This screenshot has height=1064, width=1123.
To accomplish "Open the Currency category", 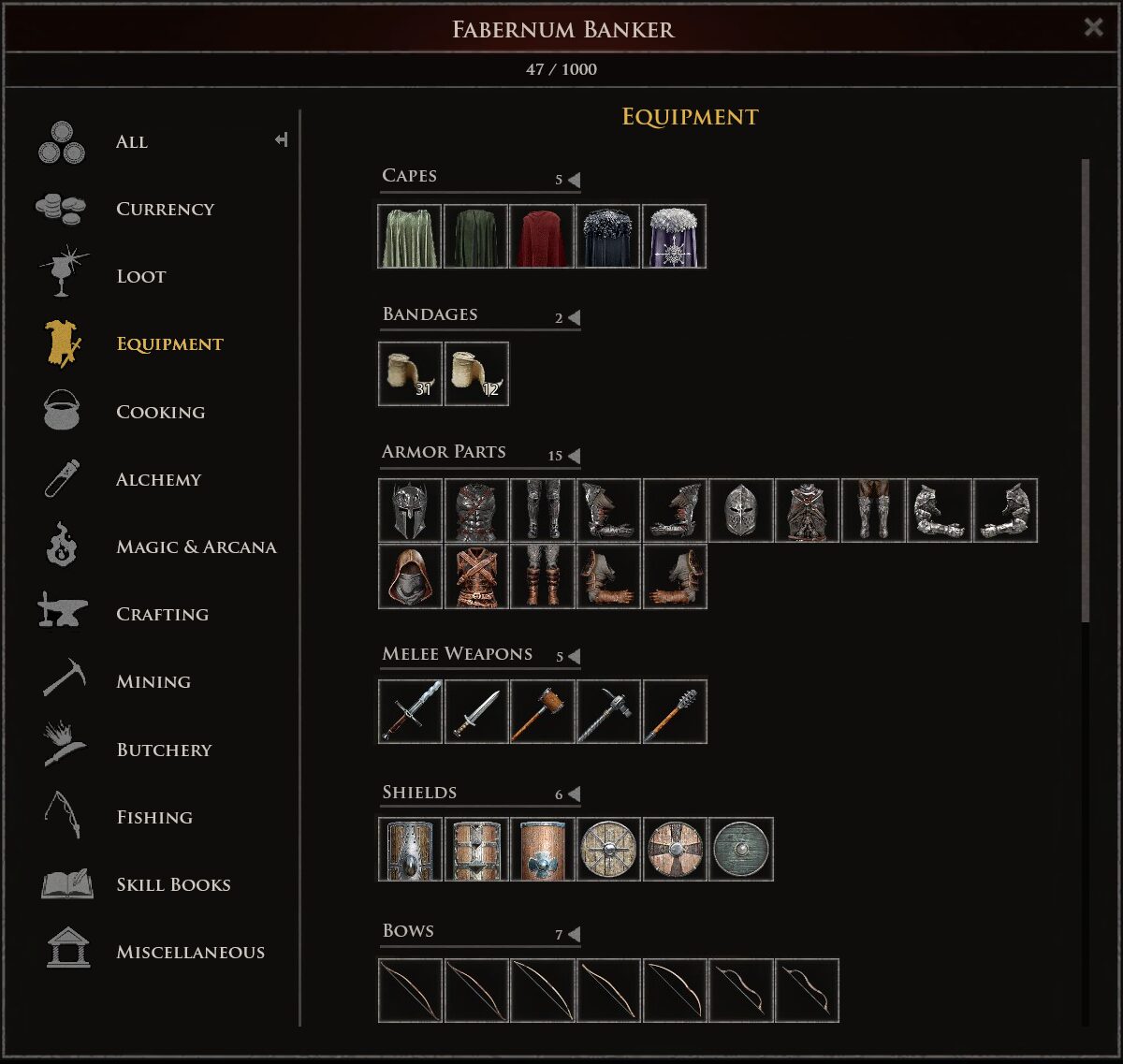I will point(165,210).
